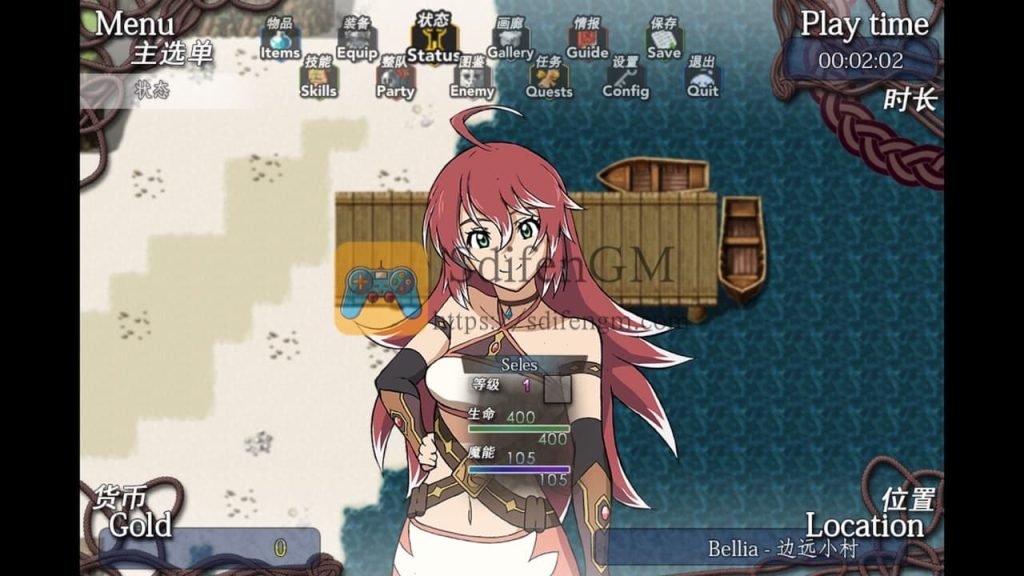Show the Quests log
Viewport: 1024px width, 576px height.
(x=549, y=81)
